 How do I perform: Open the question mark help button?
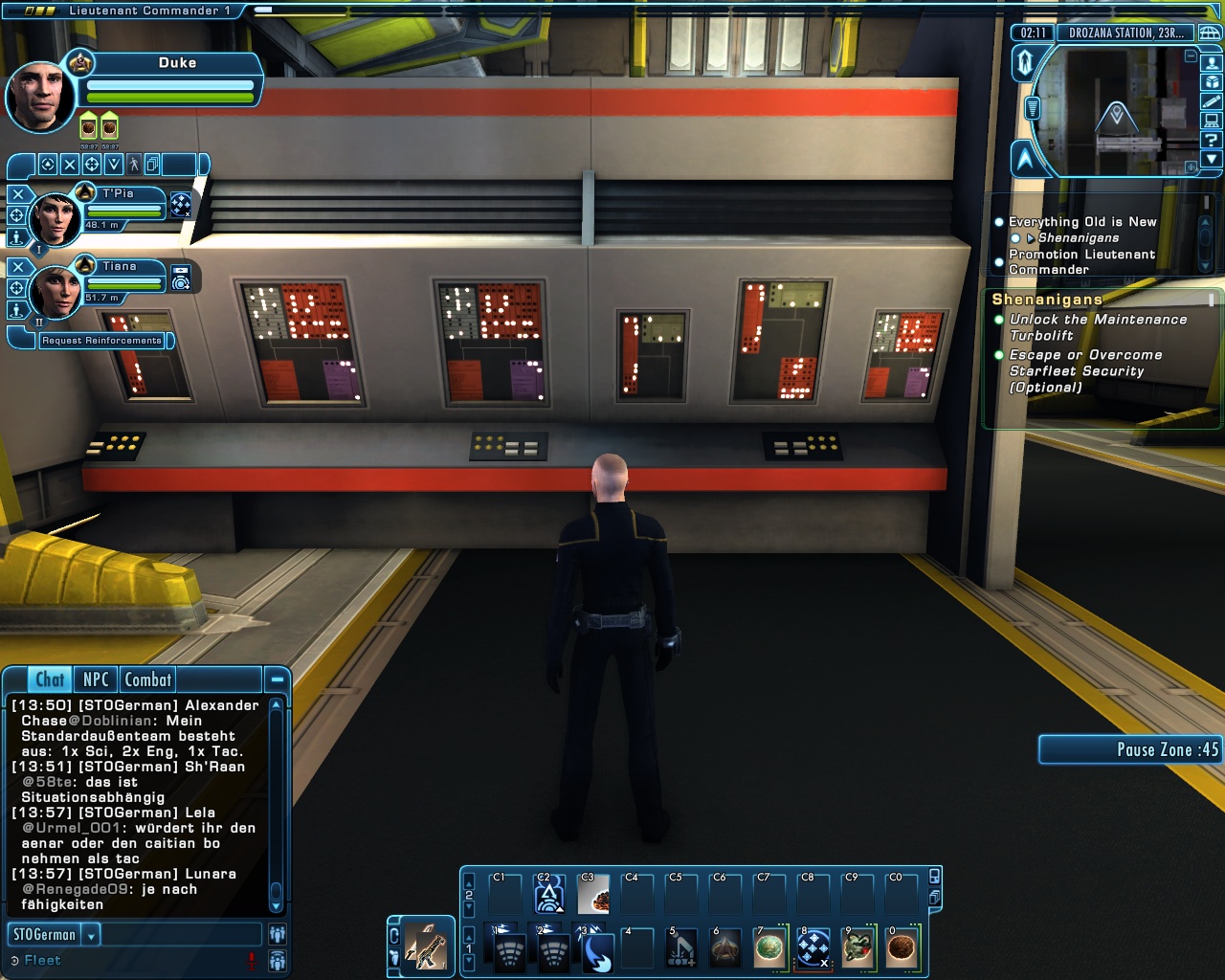1212,140
